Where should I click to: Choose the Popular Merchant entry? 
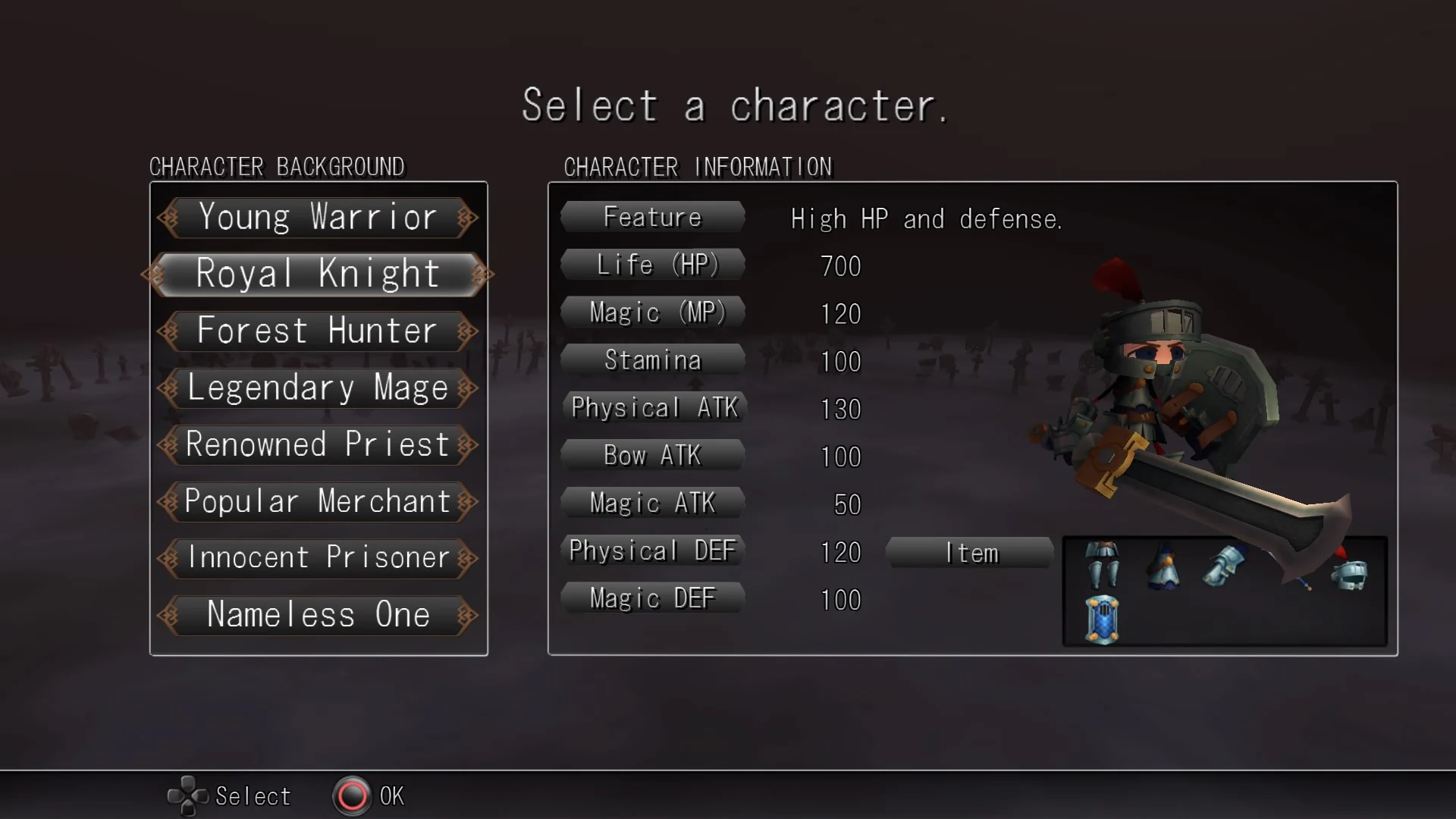click(318, 501)
